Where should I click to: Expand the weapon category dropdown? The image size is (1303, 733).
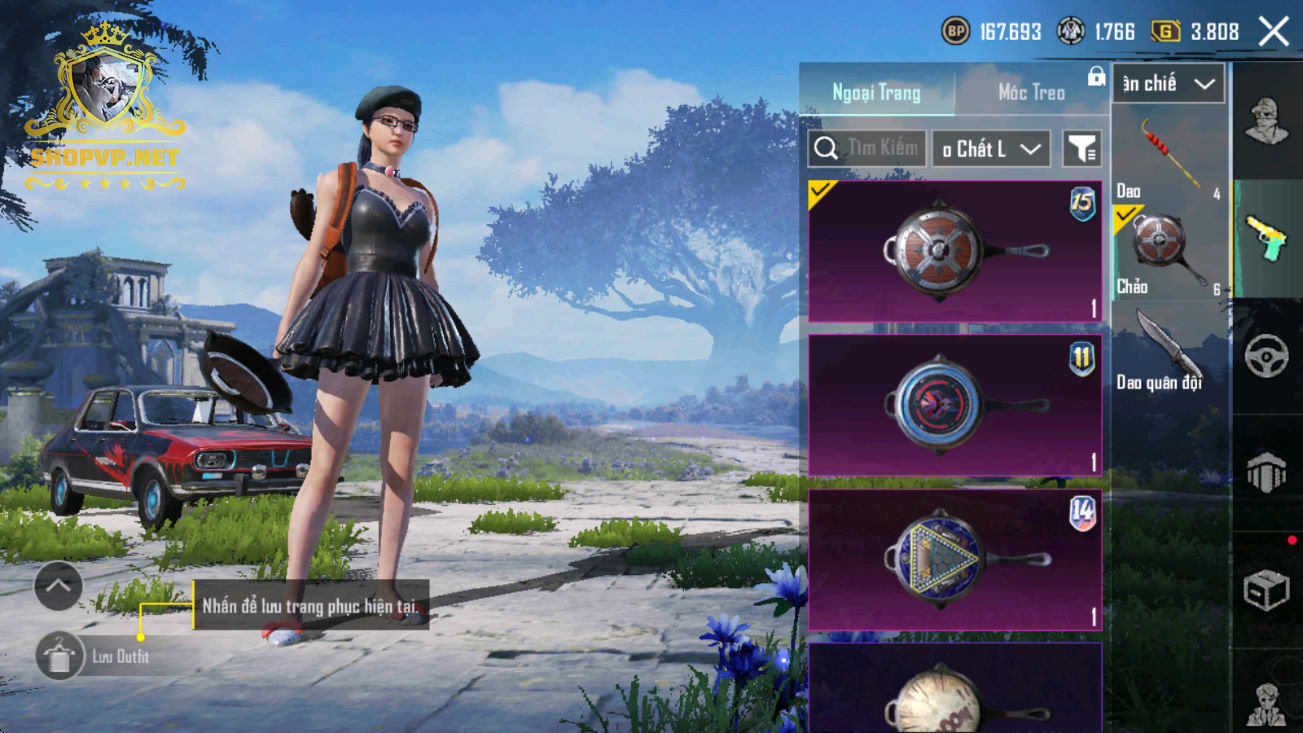[1168, 84]
